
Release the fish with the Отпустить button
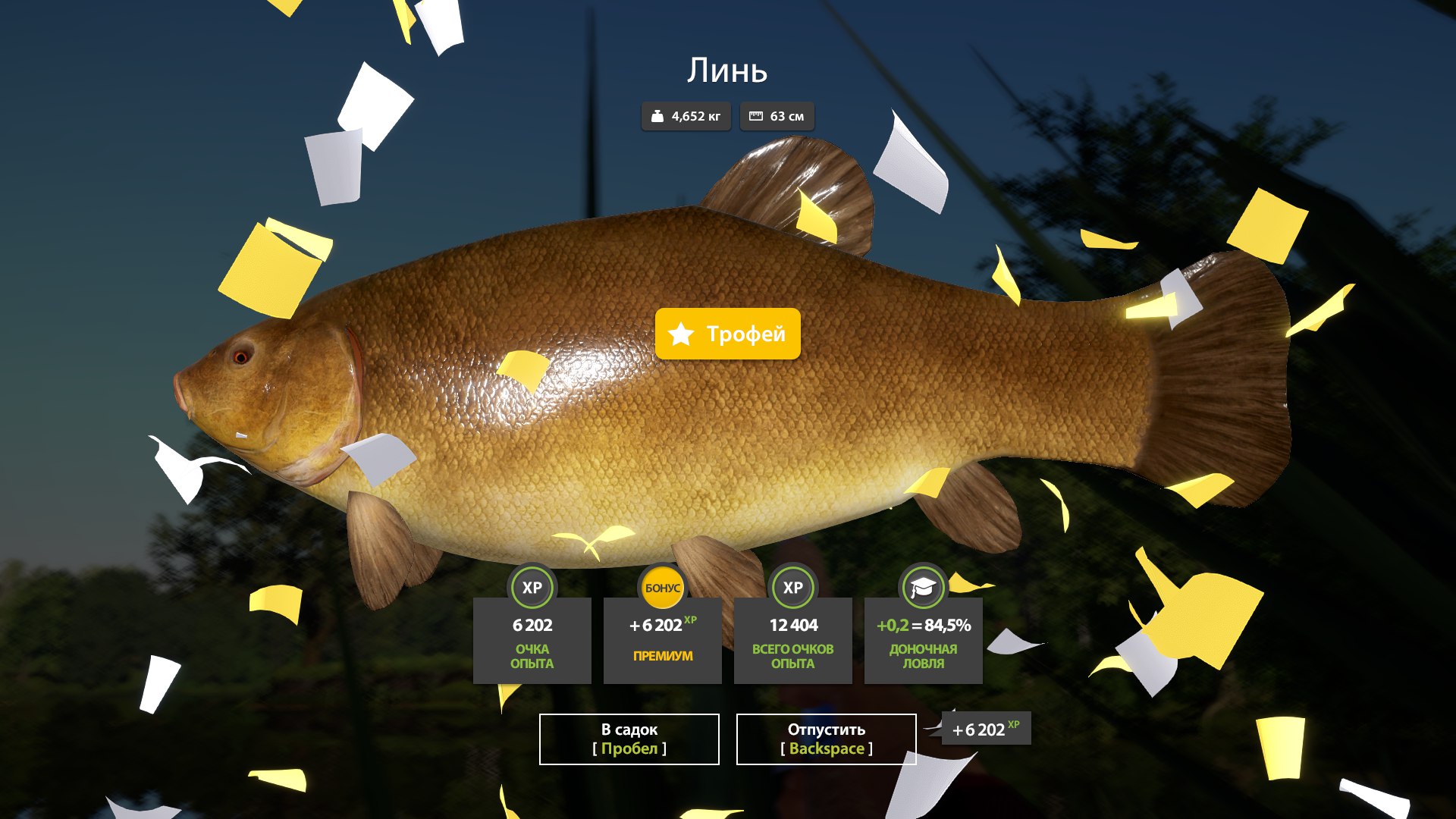point(826,739)
